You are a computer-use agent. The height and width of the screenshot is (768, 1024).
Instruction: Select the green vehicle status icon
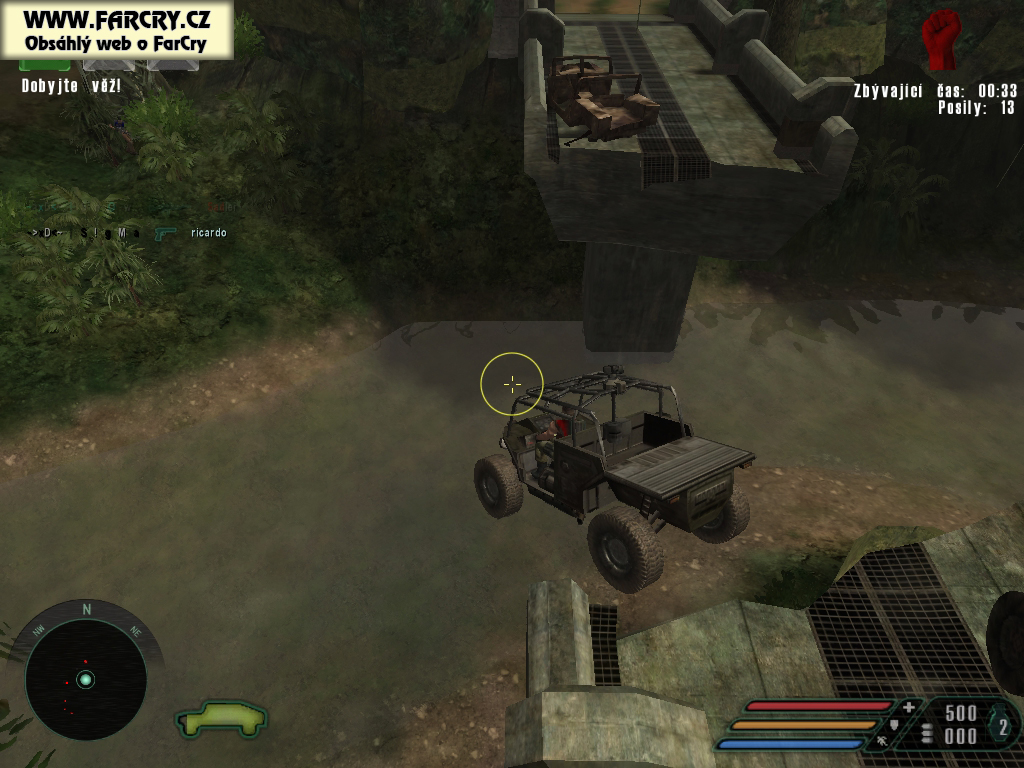222,718
